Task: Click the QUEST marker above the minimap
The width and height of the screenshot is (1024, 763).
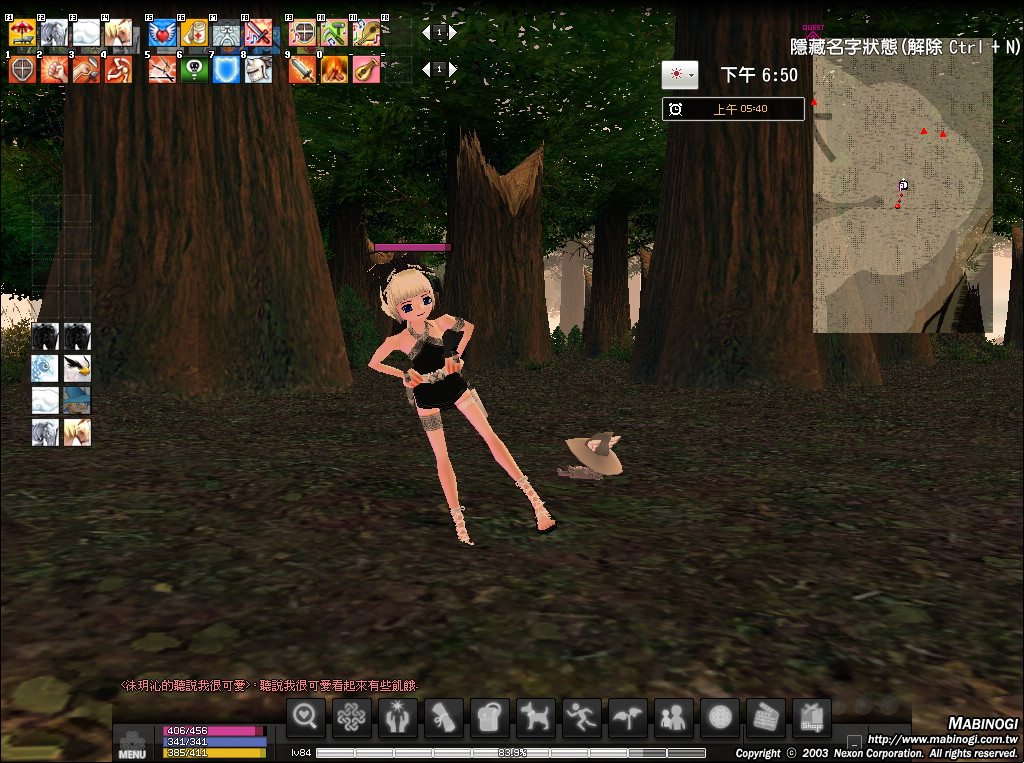Action: [813, 31]
